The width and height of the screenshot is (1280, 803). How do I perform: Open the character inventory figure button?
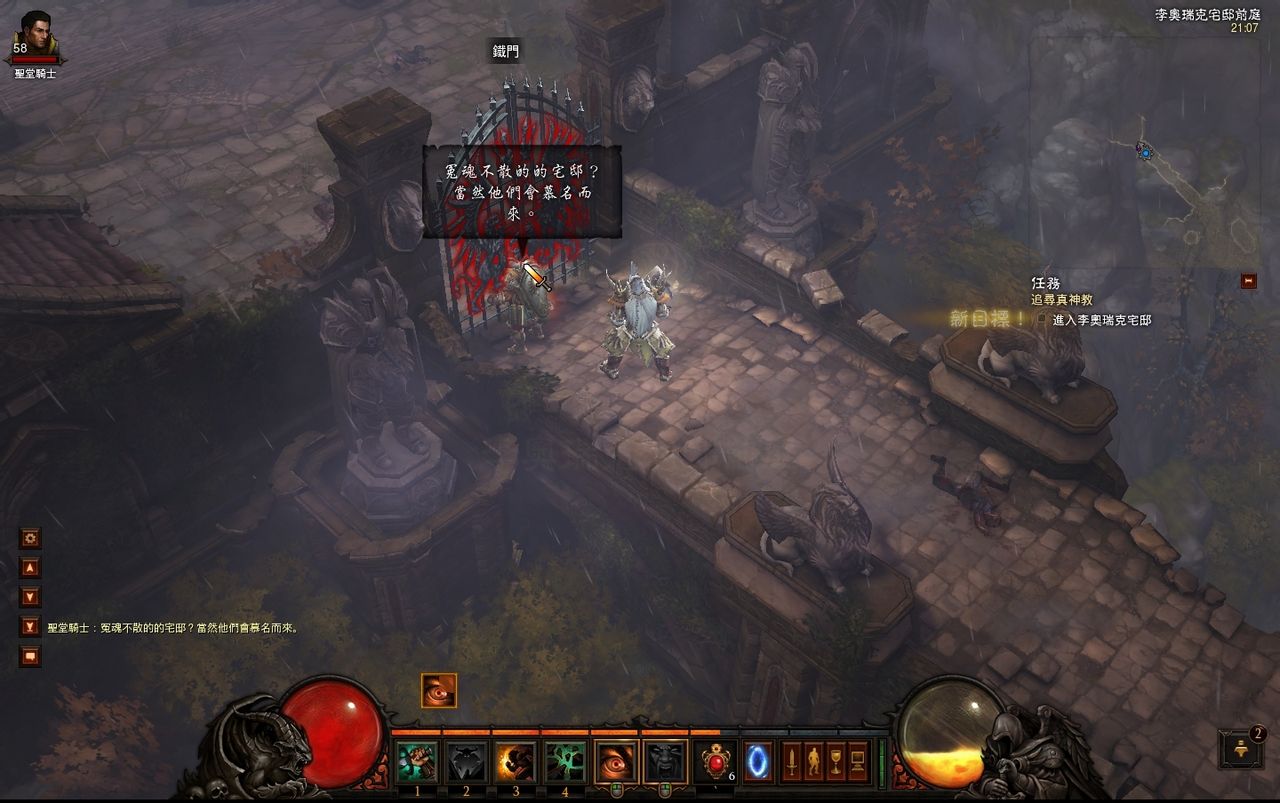814,762
